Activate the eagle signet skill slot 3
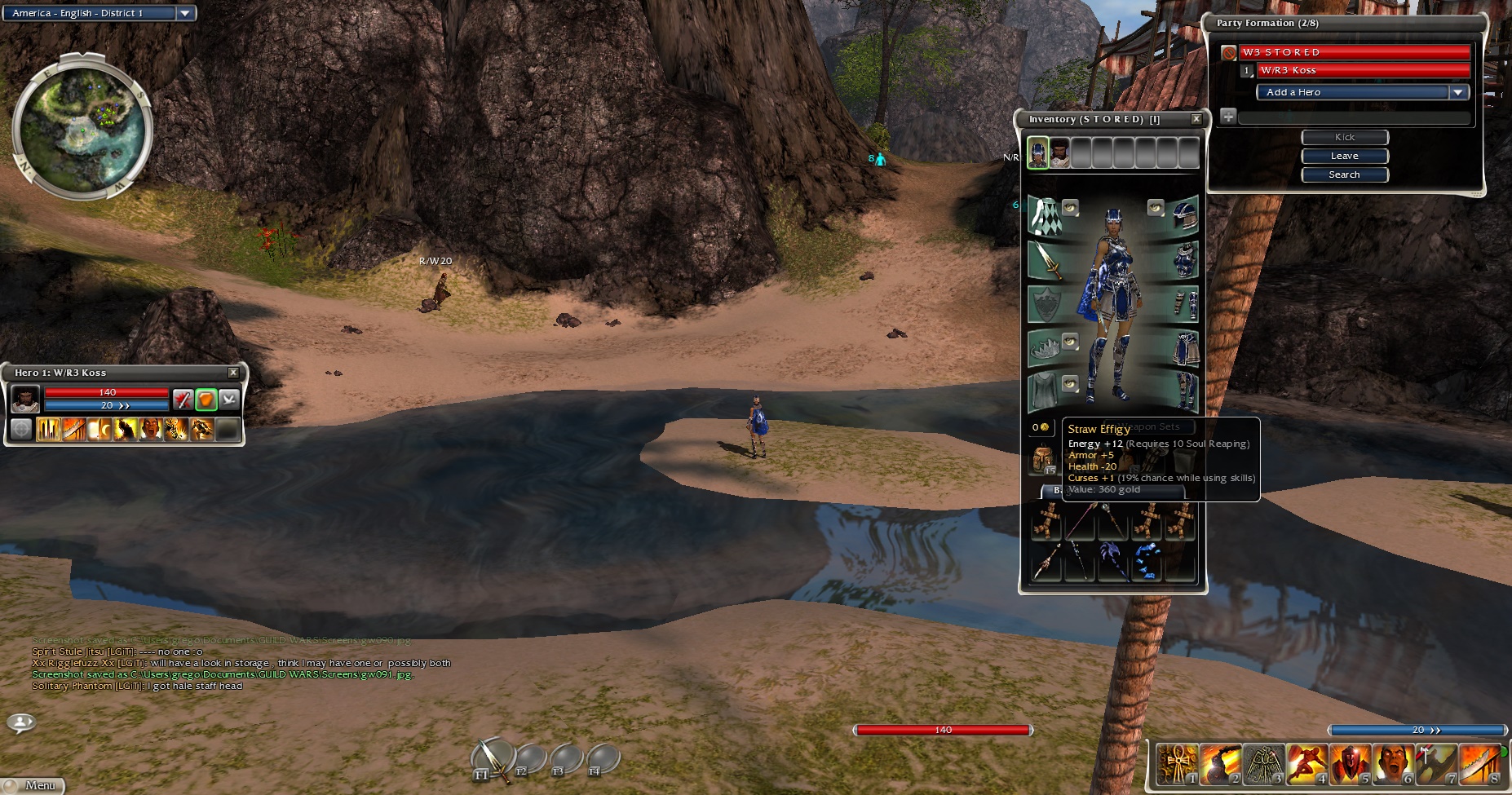This screenshot has height=795, width=1512. pos(1263,766)
